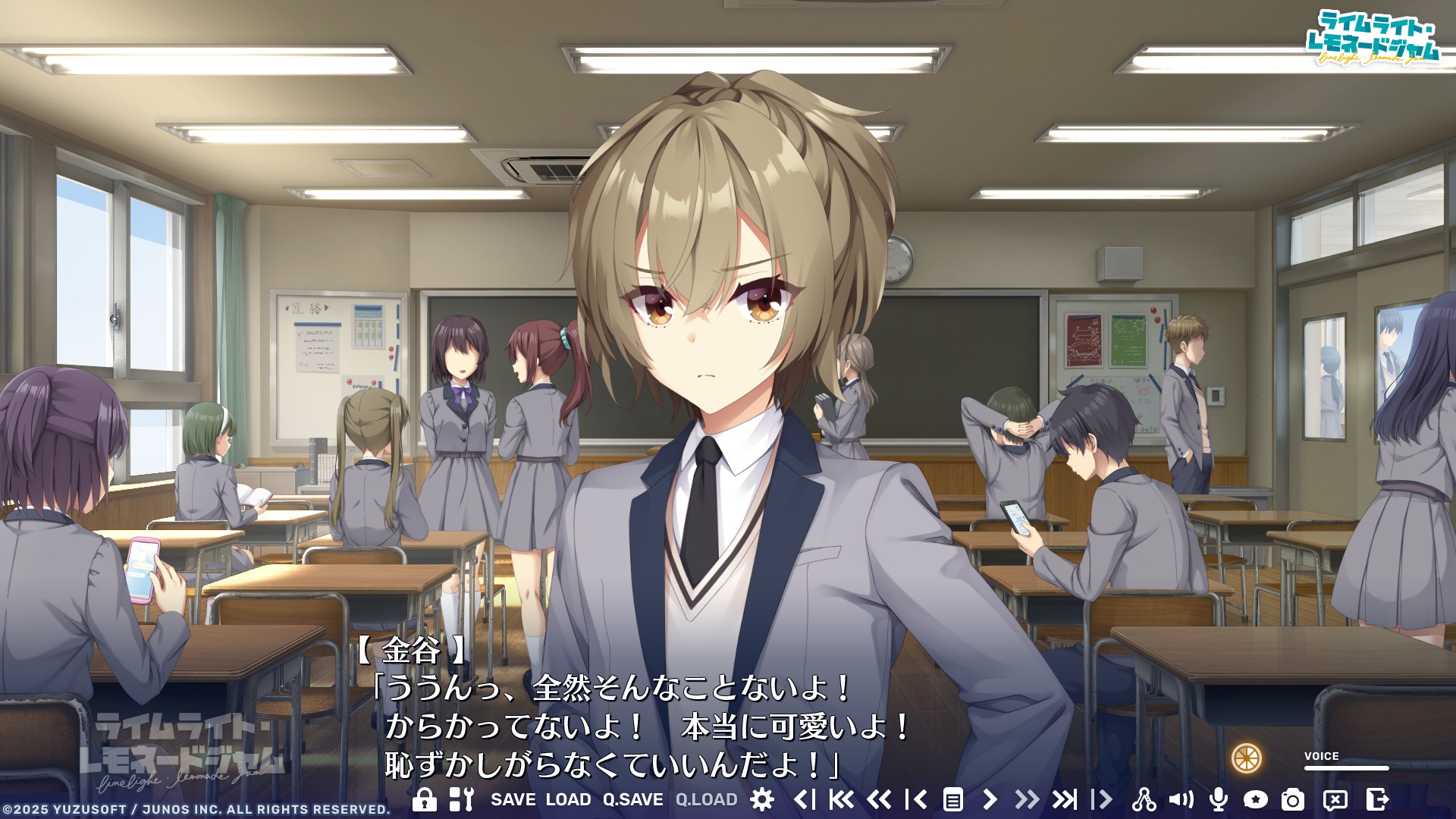Viewport: 1456px width, 819px height.
Task: Click the flowchart branch icon
Action: tap(1144, 797)
